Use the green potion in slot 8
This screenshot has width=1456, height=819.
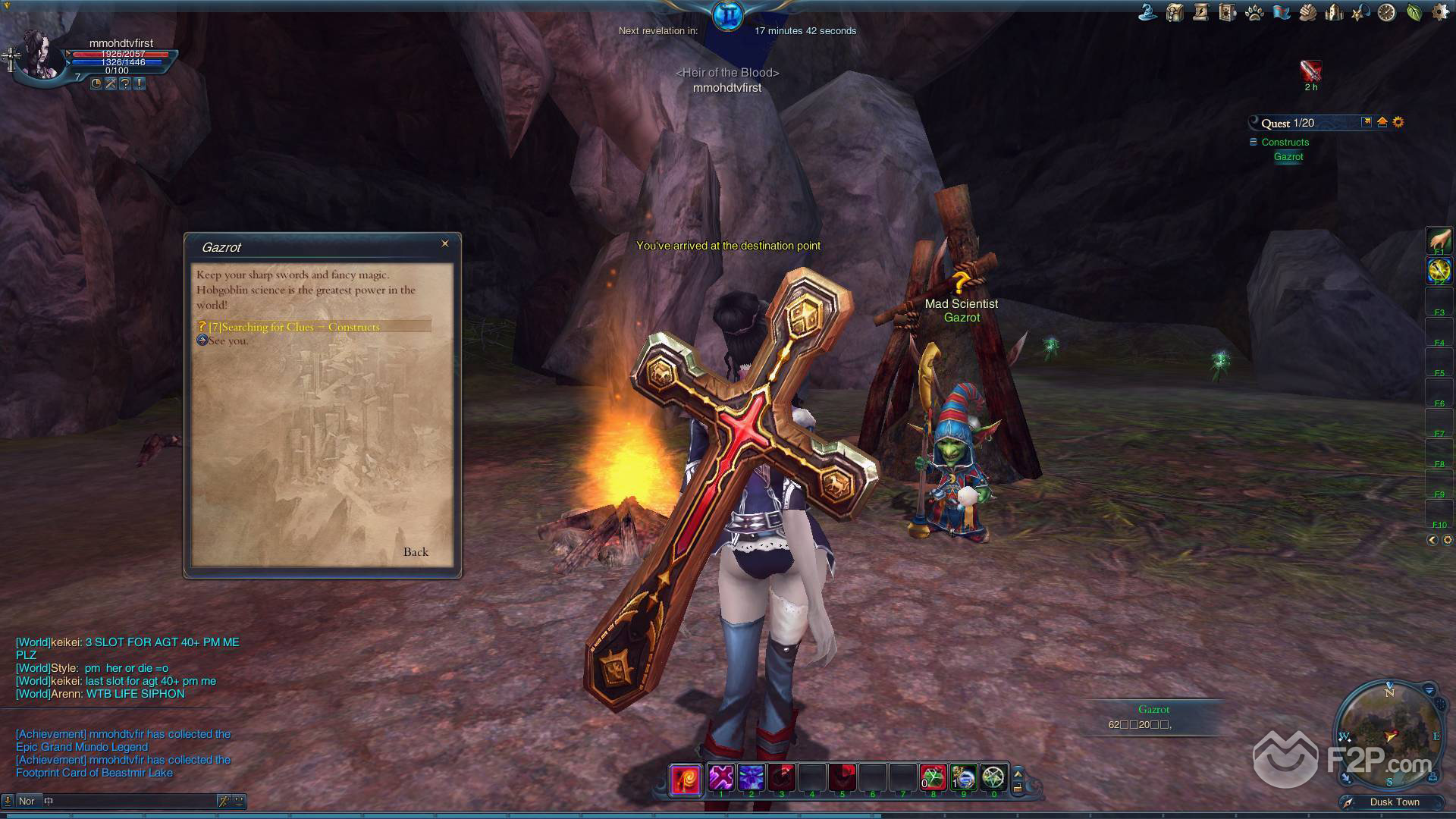click(x=934, y=777)
